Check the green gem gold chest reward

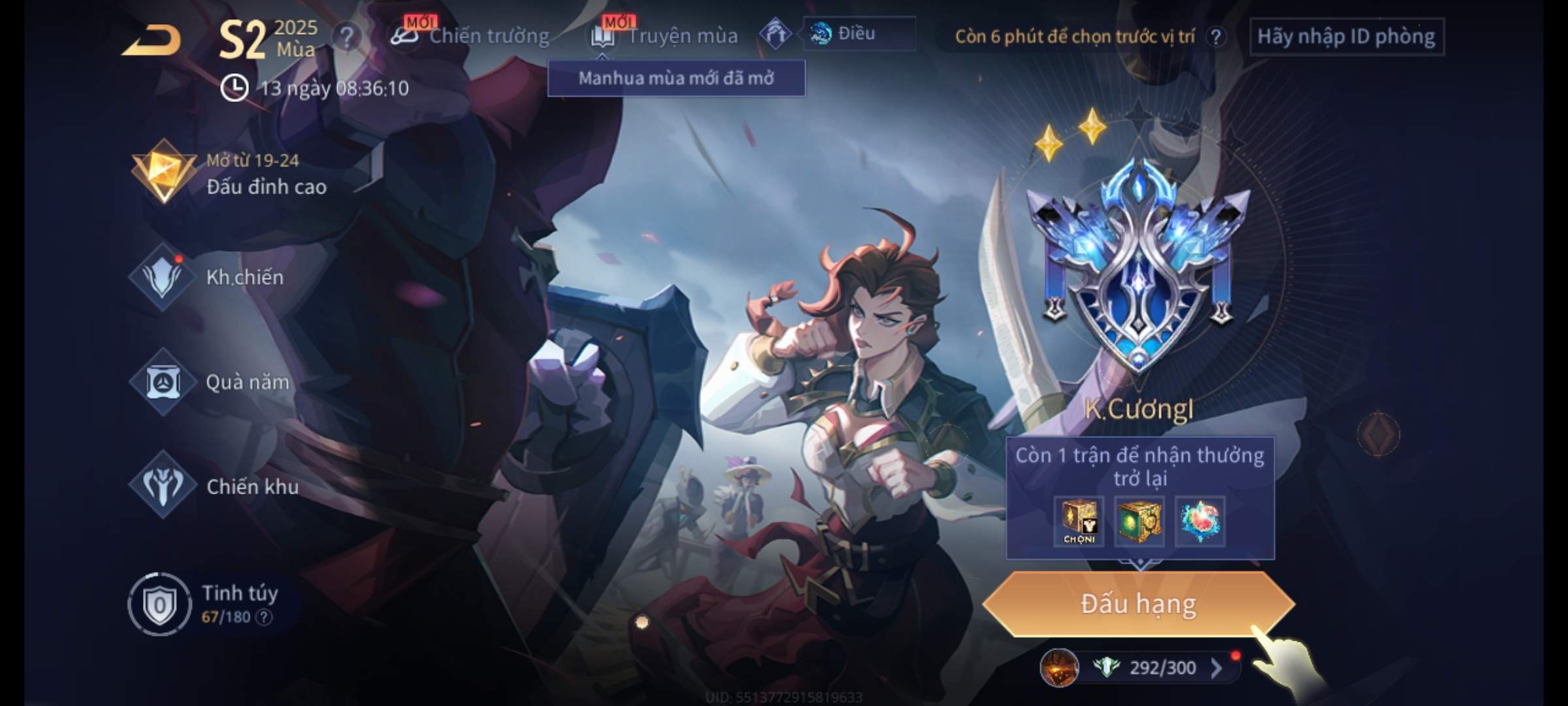[x=1139, y=522]
